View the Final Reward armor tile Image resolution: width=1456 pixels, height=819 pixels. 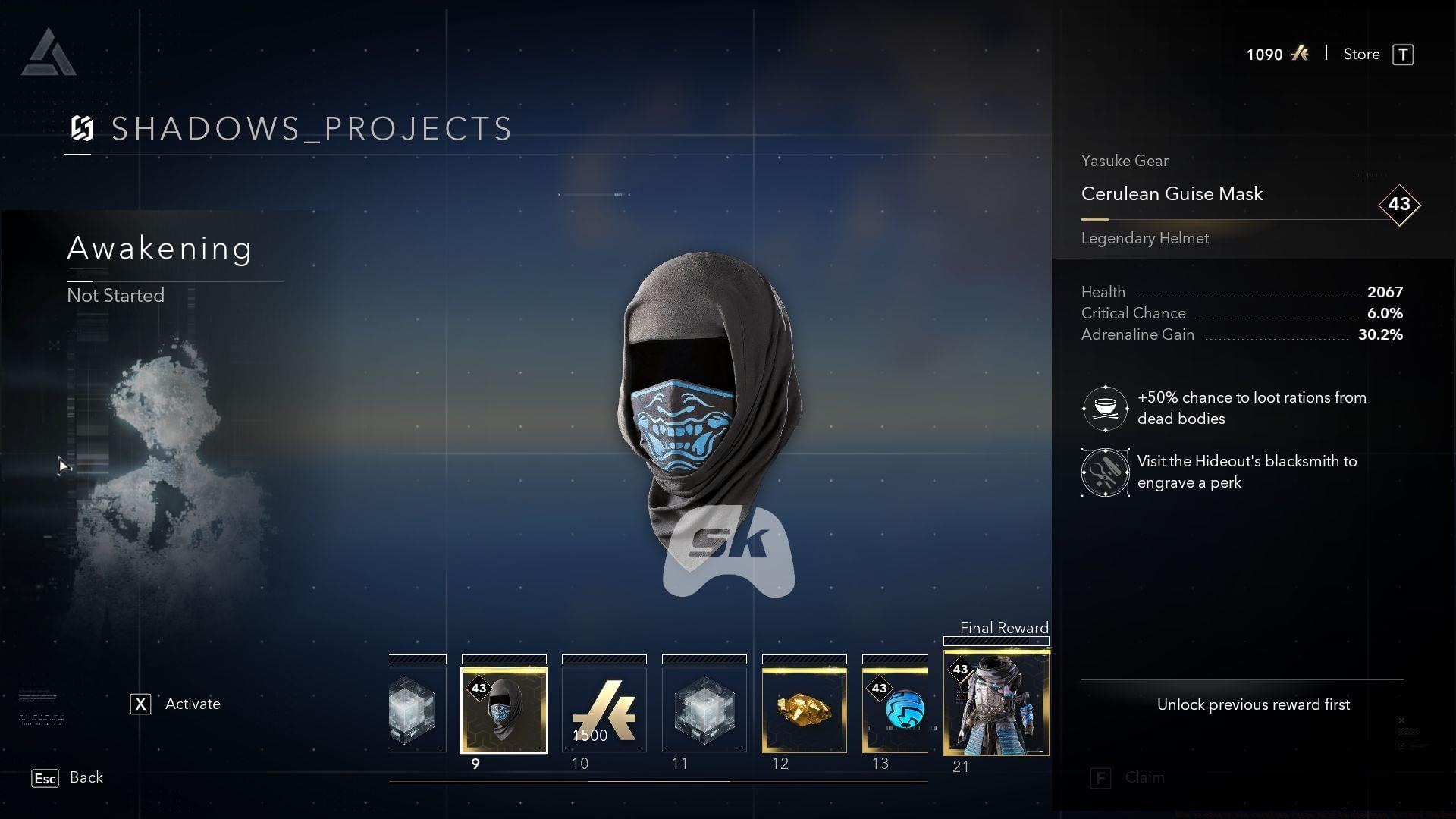click(996, 704)
